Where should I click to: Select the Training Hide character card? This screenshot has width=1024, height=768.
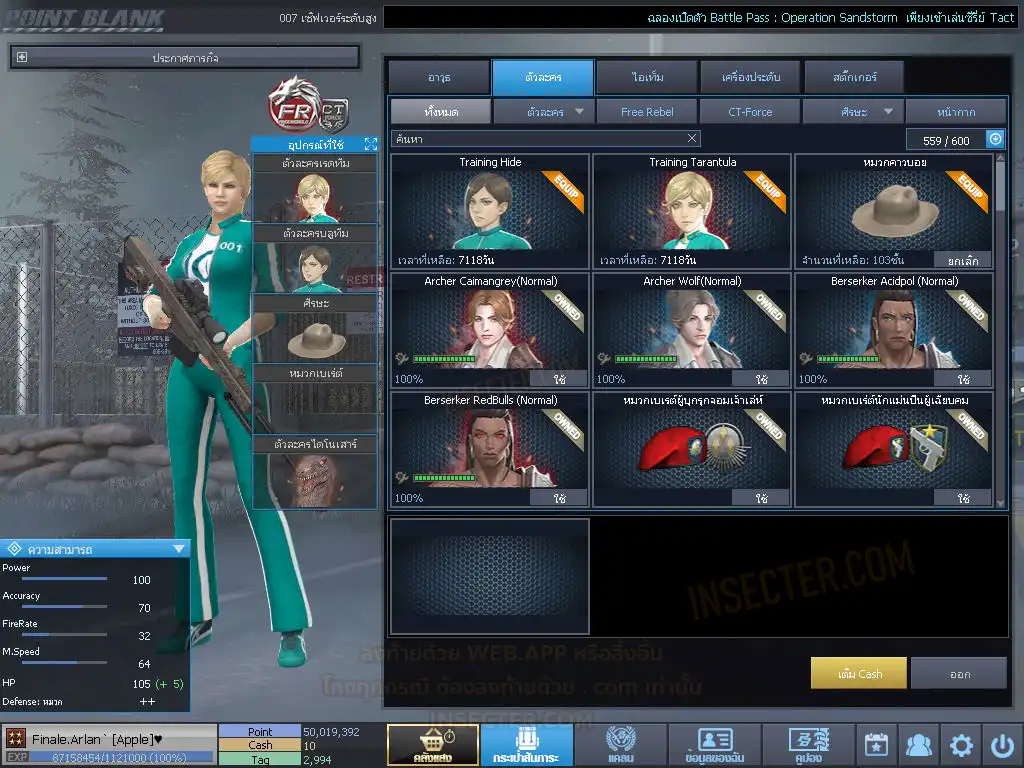tap(490, 210)
